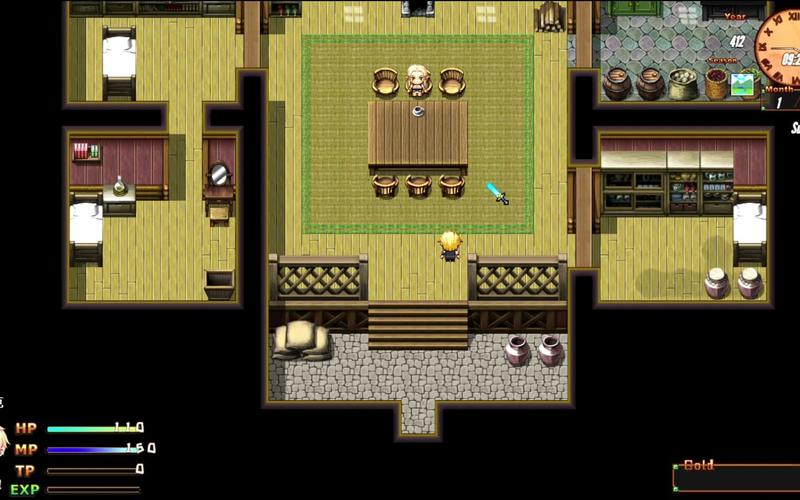Screen dimensions: 800x500
Task: Open the Gold panel
Action: (736, 478)
